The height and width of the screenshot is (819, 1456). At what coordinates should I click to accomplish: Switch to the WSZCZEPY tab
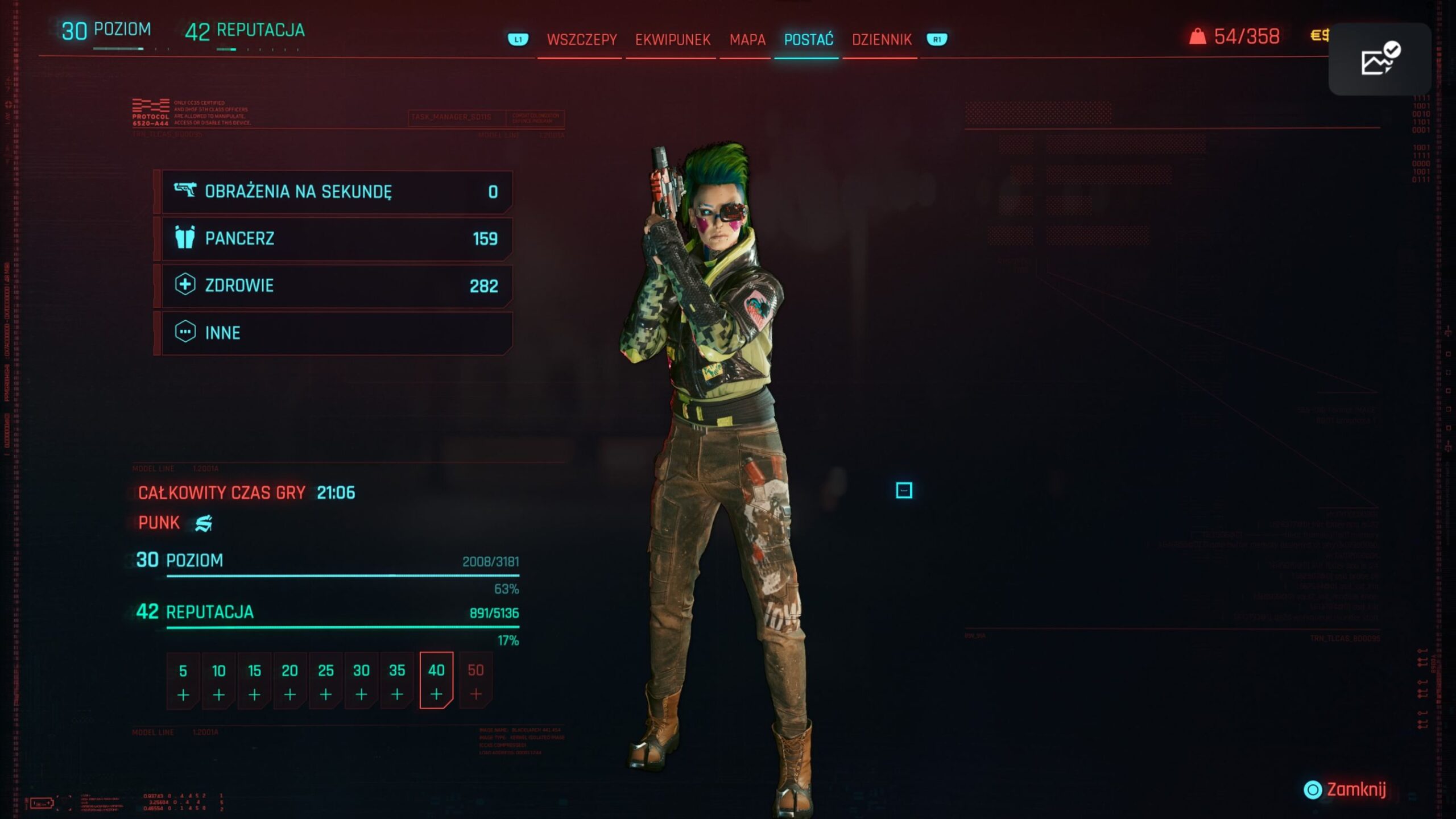tap(581, 40)
